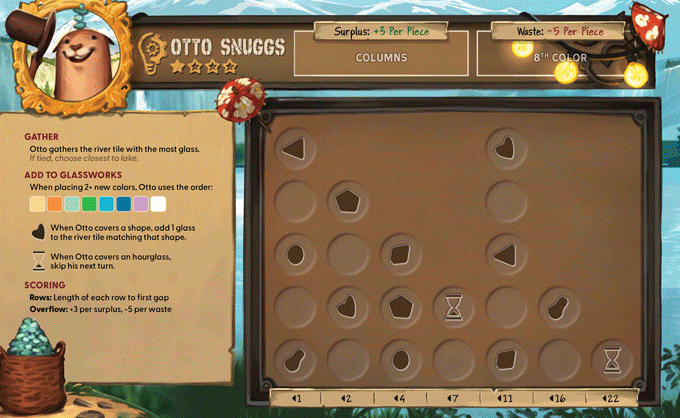
Task: Choose the score marker labeled 7
Action: point(451,399)
